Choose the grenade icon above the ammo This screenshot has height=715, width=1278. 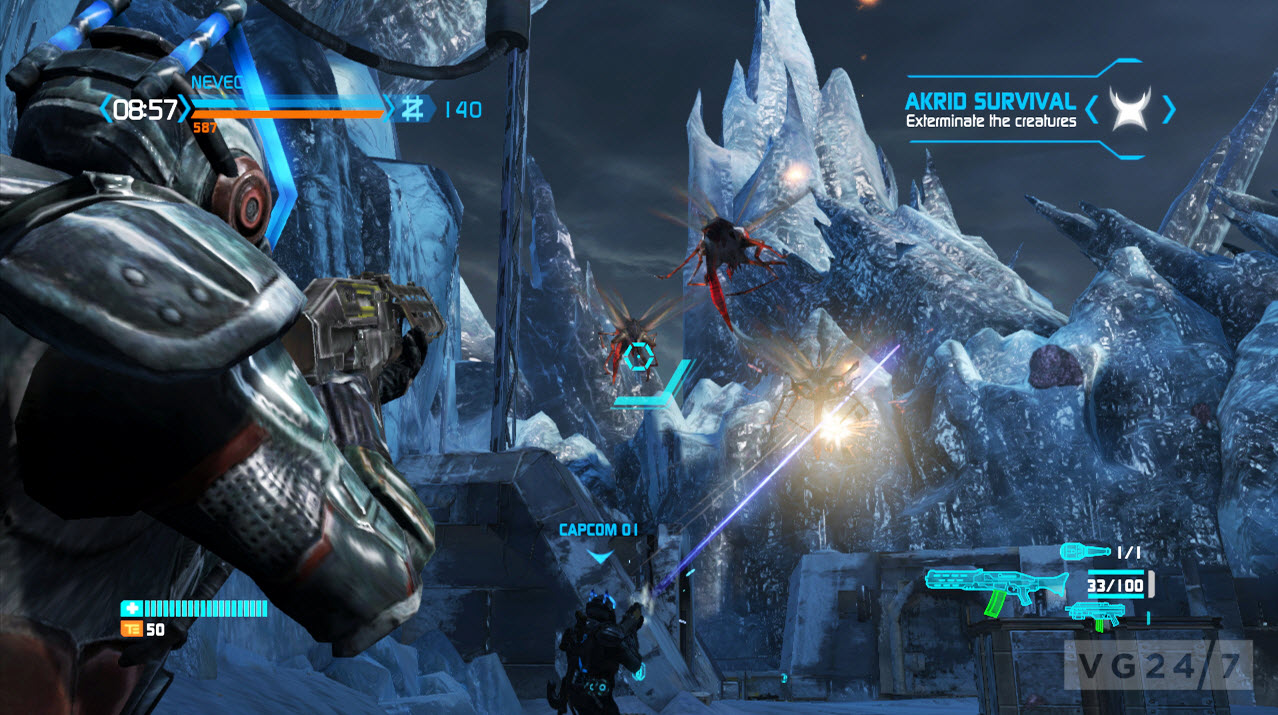[x=1083, y=551]
